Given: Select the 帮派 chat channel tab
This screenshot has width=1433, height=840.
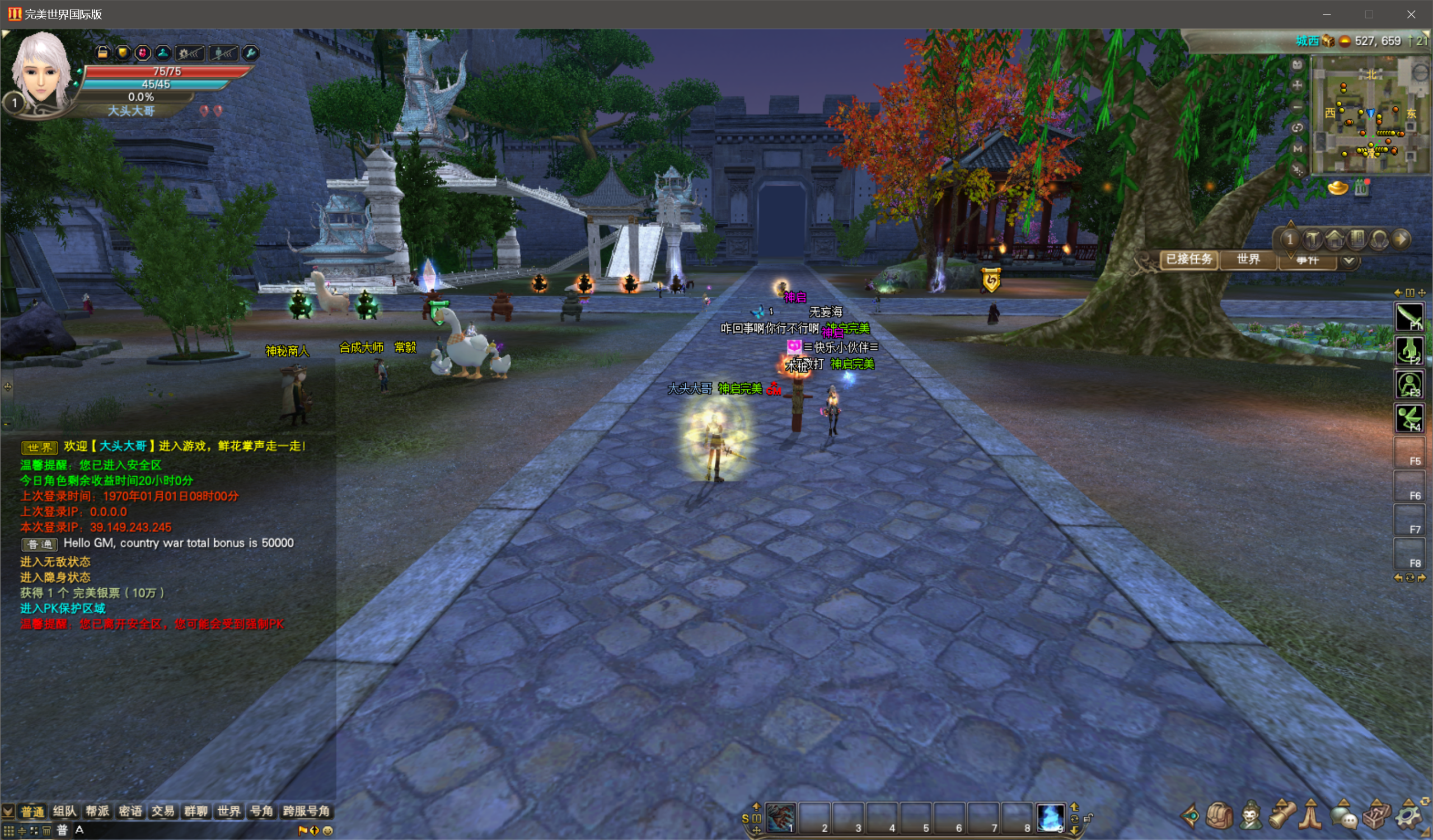Looking at the screenshot, I should pos(97,811).
